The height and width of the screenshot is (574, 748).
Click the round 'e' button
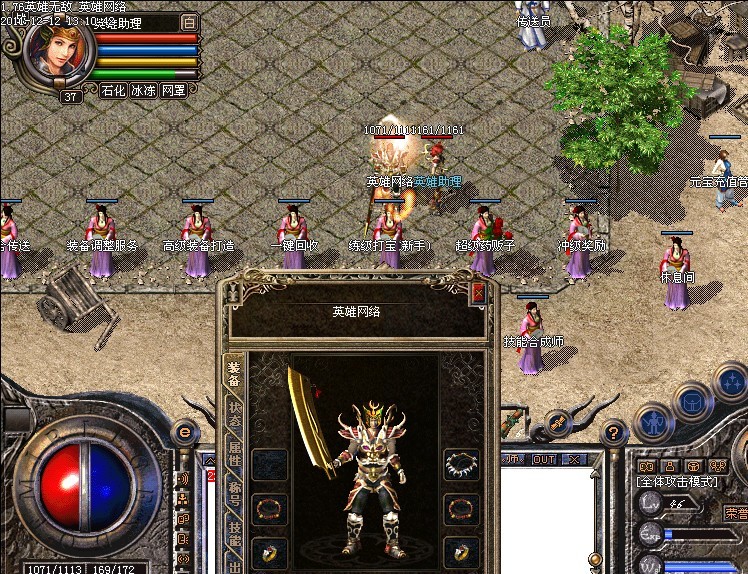coord(185,432)
